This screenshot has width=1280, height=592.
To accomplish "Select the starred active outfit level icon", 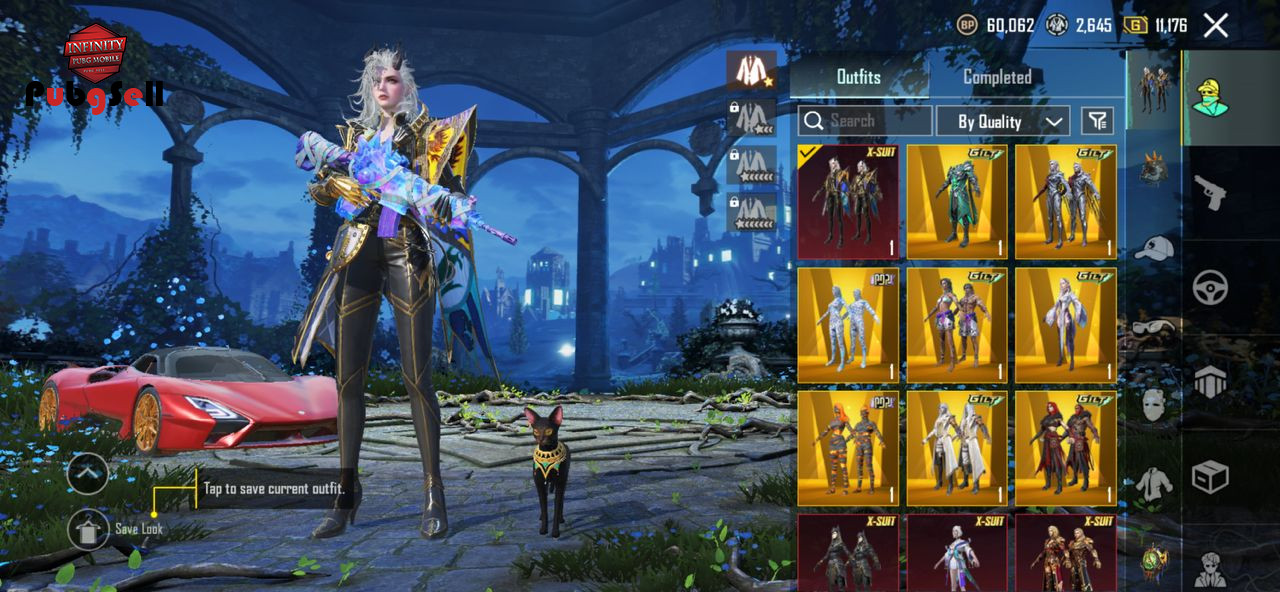I will point(751,70).
